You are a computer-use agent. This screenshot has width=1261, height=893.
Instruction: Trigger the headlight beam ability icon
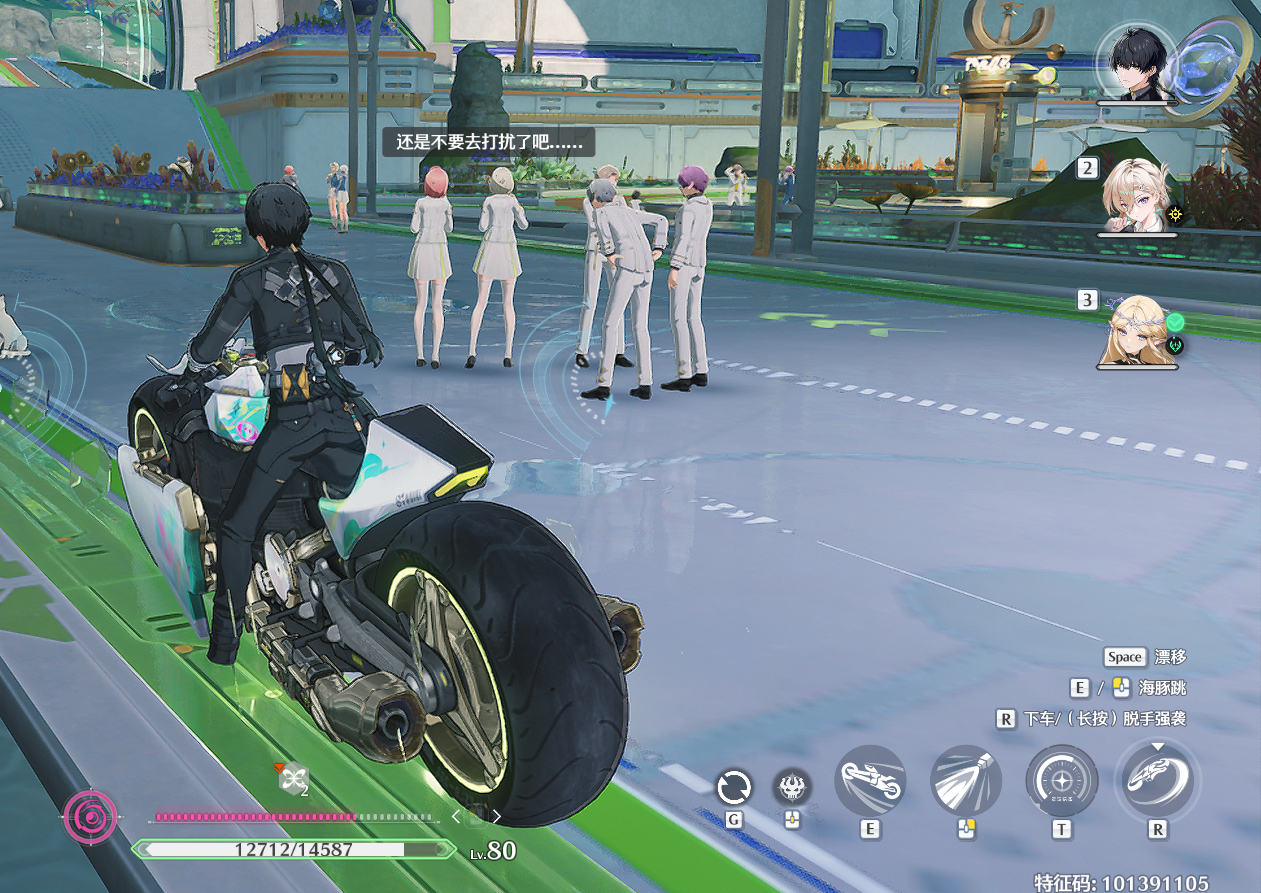click(x=965, y=780)
